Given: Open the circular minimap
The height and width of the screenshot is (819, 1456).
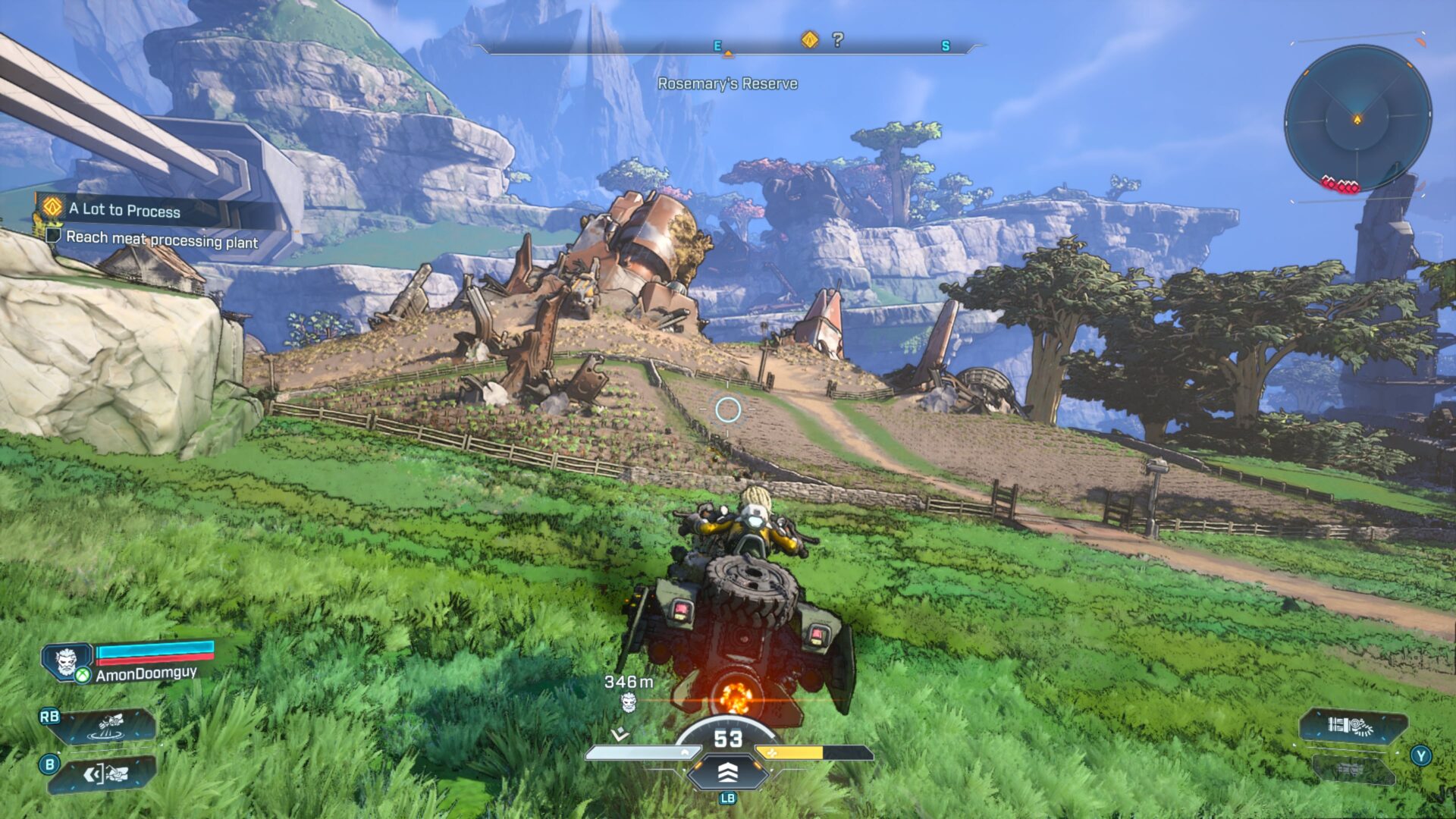Looking at the screenshot, I should click(x=1357, y=118).
